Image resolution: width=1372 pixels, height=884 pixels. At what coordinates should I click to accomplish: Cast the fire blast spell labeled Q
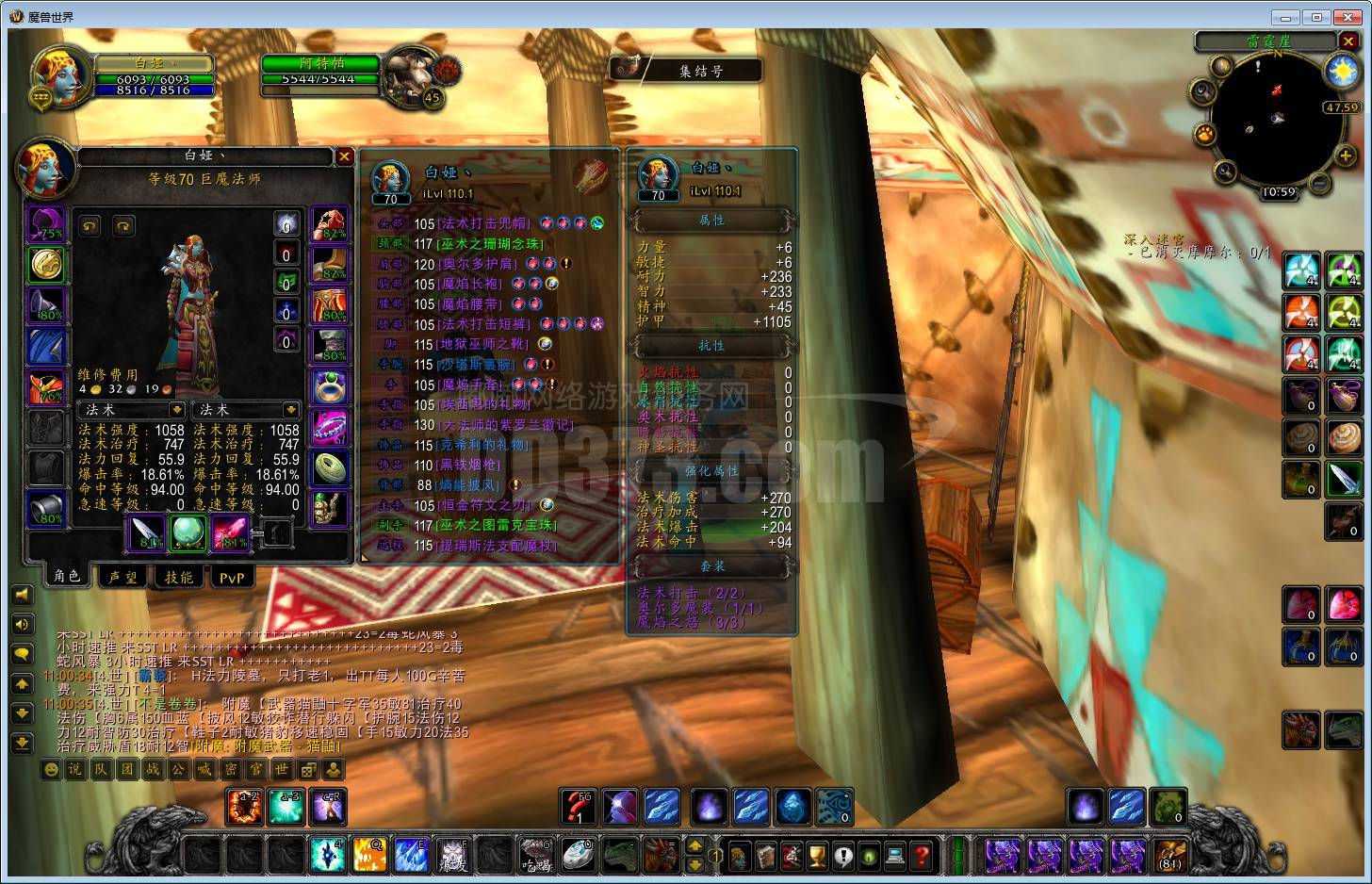click(x=368, y=855)
